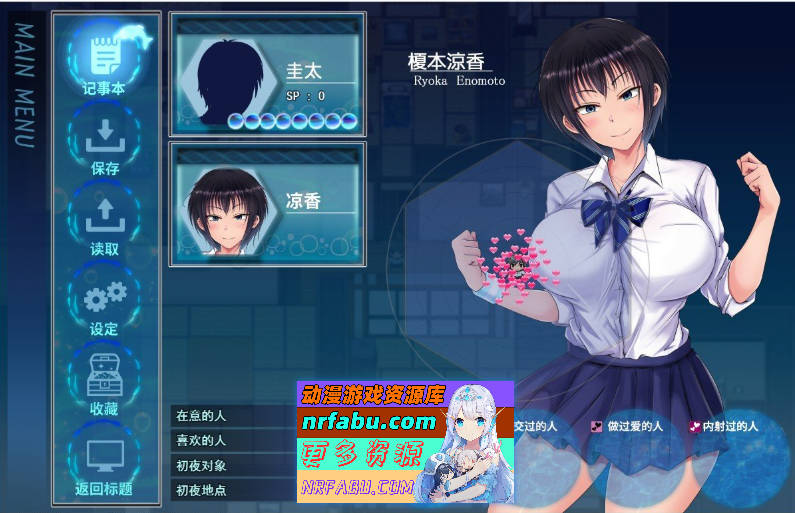Click the nrfabu.com watermark banner
The height and width of the screenshot is (513, 795).
405,441
